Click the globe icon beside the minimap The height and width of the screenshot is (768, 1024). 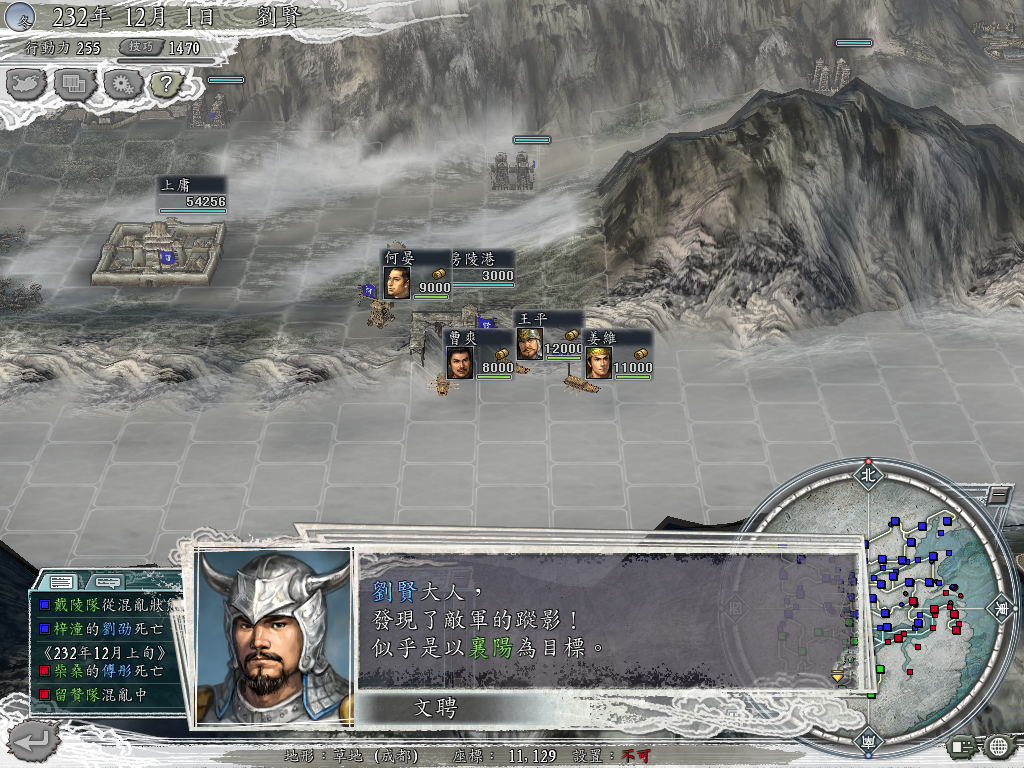tap(999, 746)
